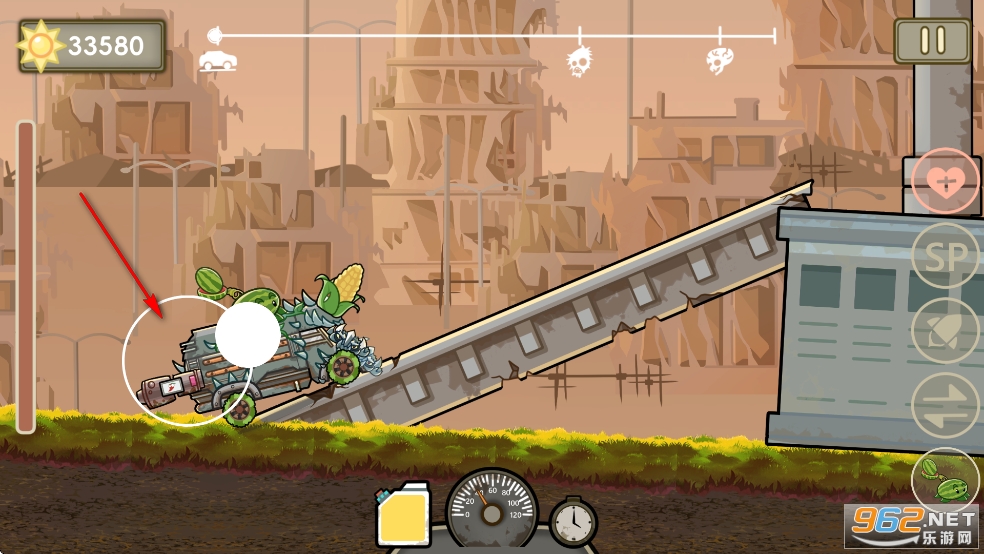Screen dimensions: 984x554
Task: Tap the heart heal button
Action: tap(944, 181)
